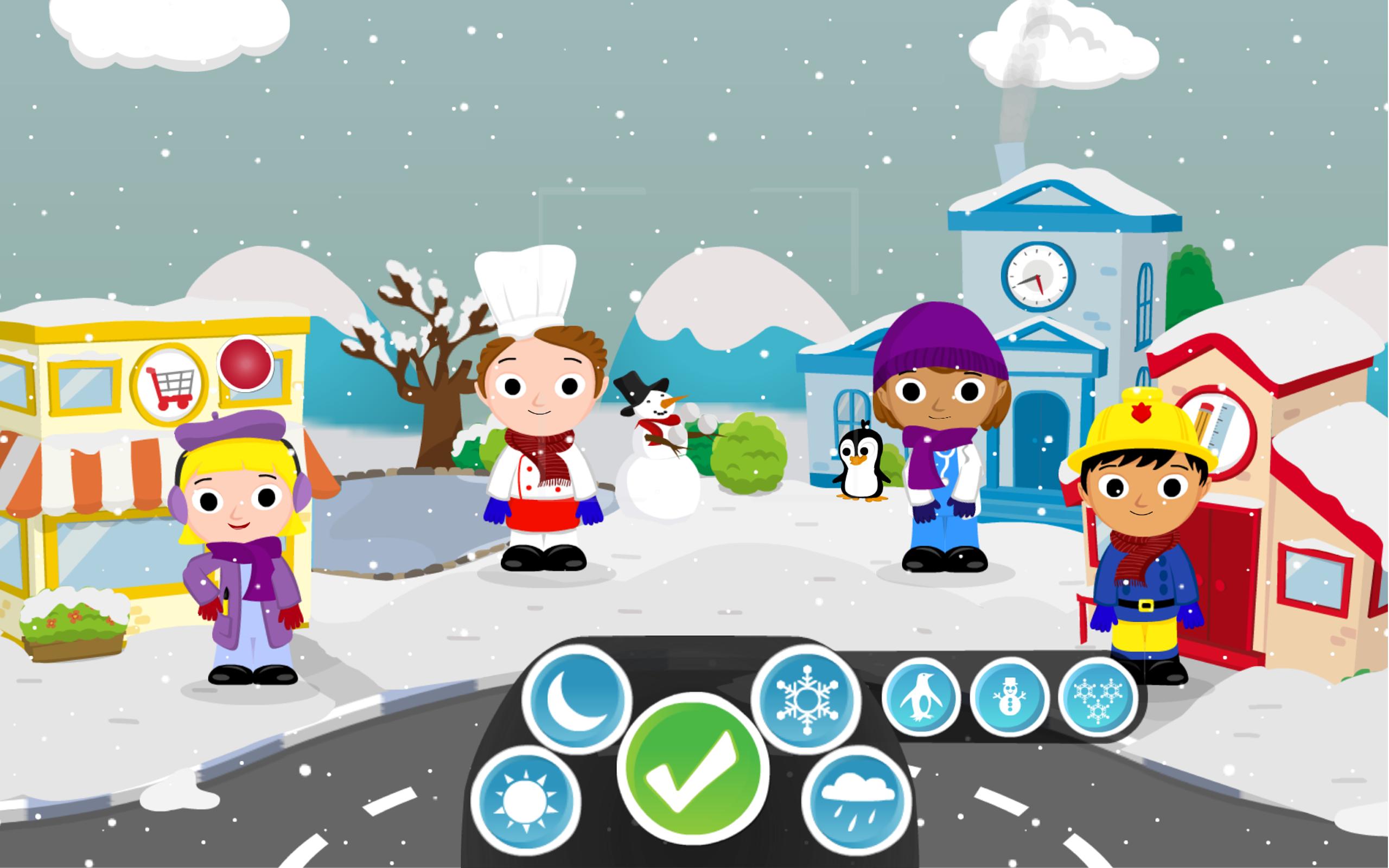Switch to the rain cloud weather
Image resolution: width=1389 pixels, height=868 pixels.
(x=857, y=800)
